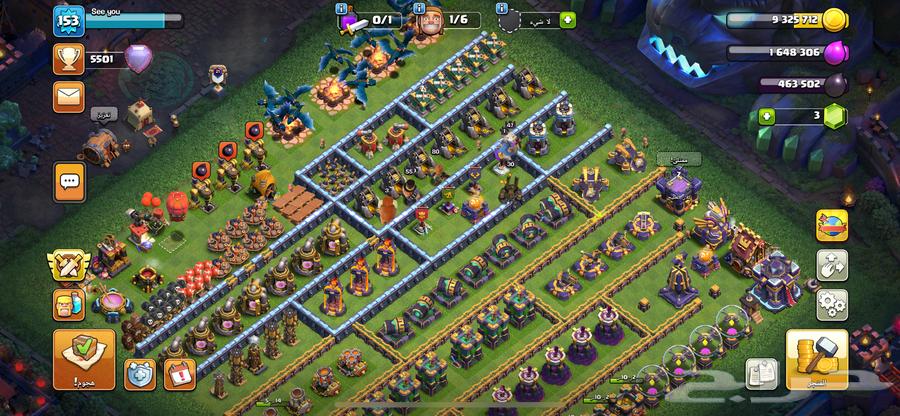
Task: Open the chat speech bubble
Action: (70, 180)
